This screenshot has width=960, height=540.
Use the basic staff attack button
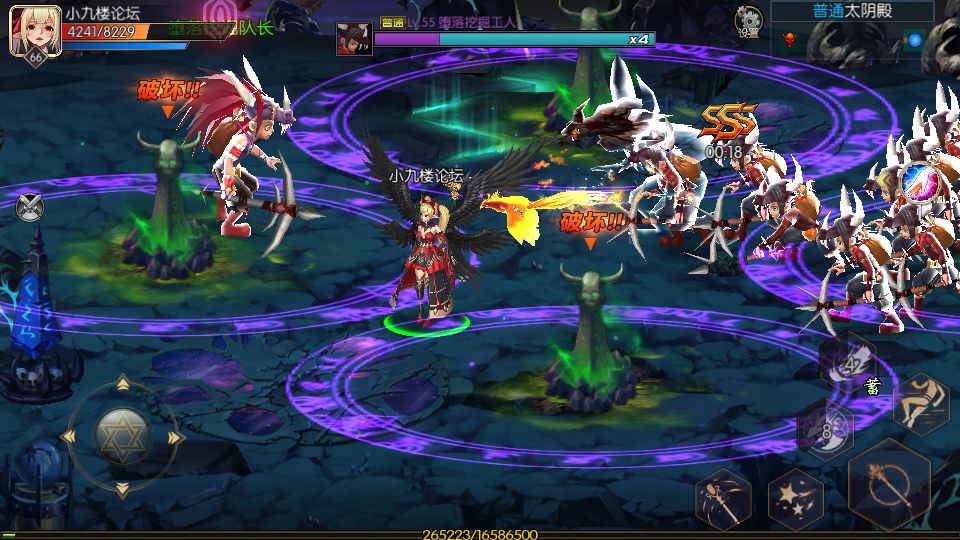tap(888, 487)
